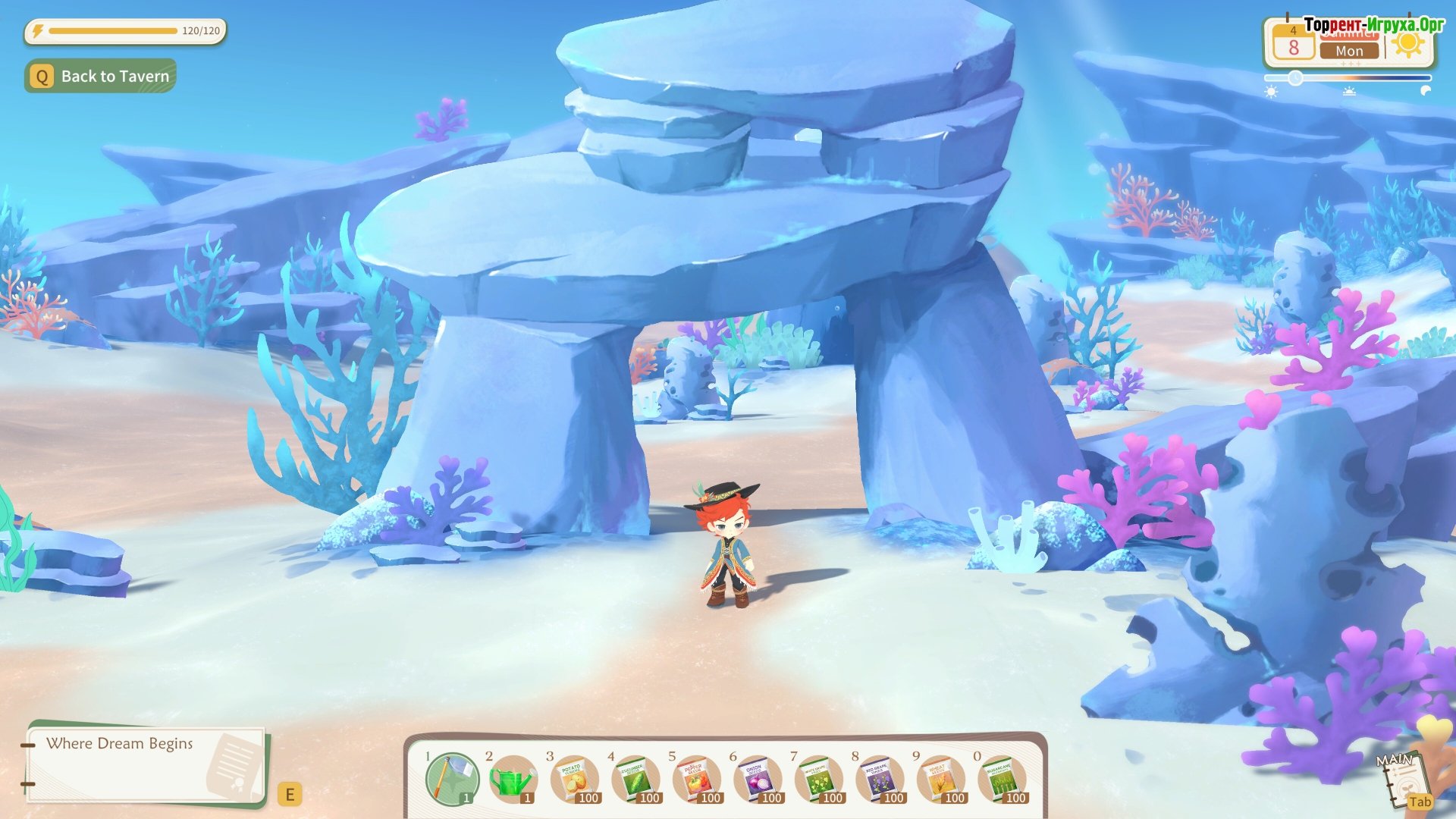This screenshot has height=819, width=1456.
Task: Select the bug net hotbar slot
Action: 451,779
